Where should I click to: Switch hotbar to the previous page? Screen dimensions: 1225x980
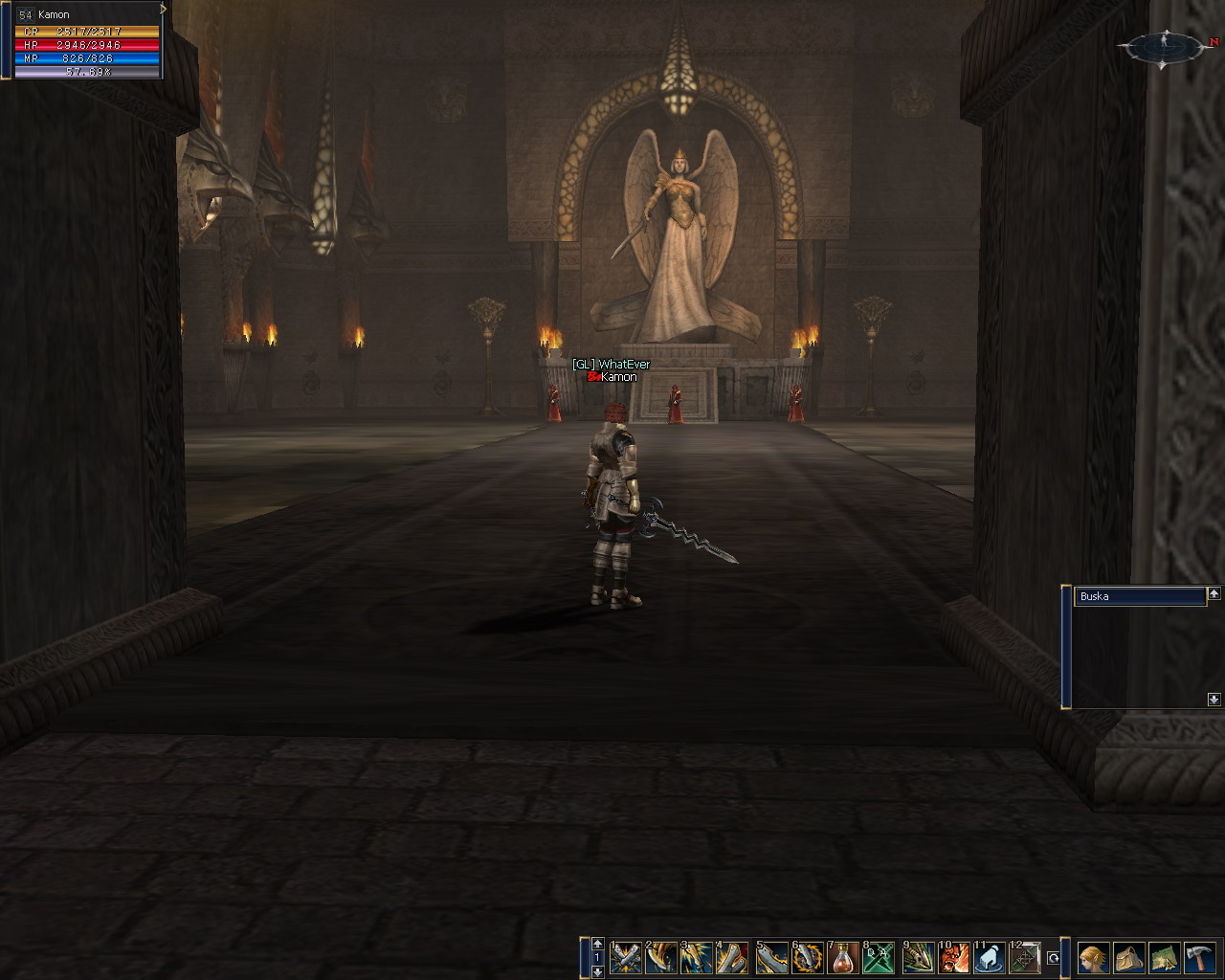[598, 944]
